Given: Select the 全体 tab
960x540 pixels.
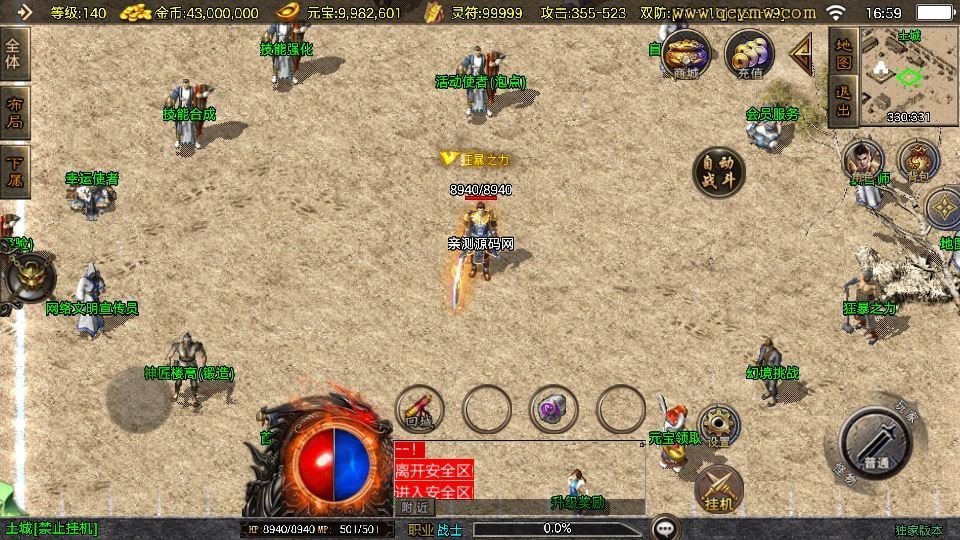Looking at the screenshot, I should [14, 54].
